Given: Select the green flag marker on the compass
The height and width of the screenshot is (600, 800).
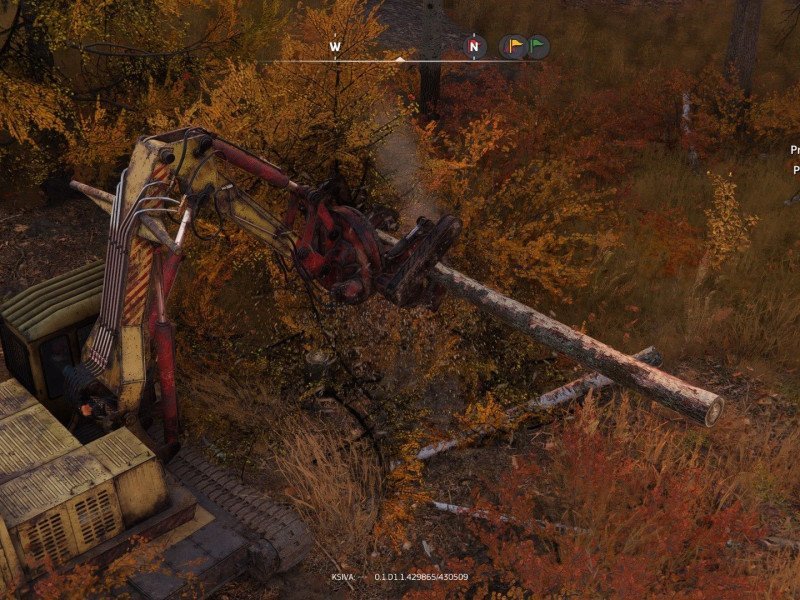Looking at the screenshot, I should [537, 46].
